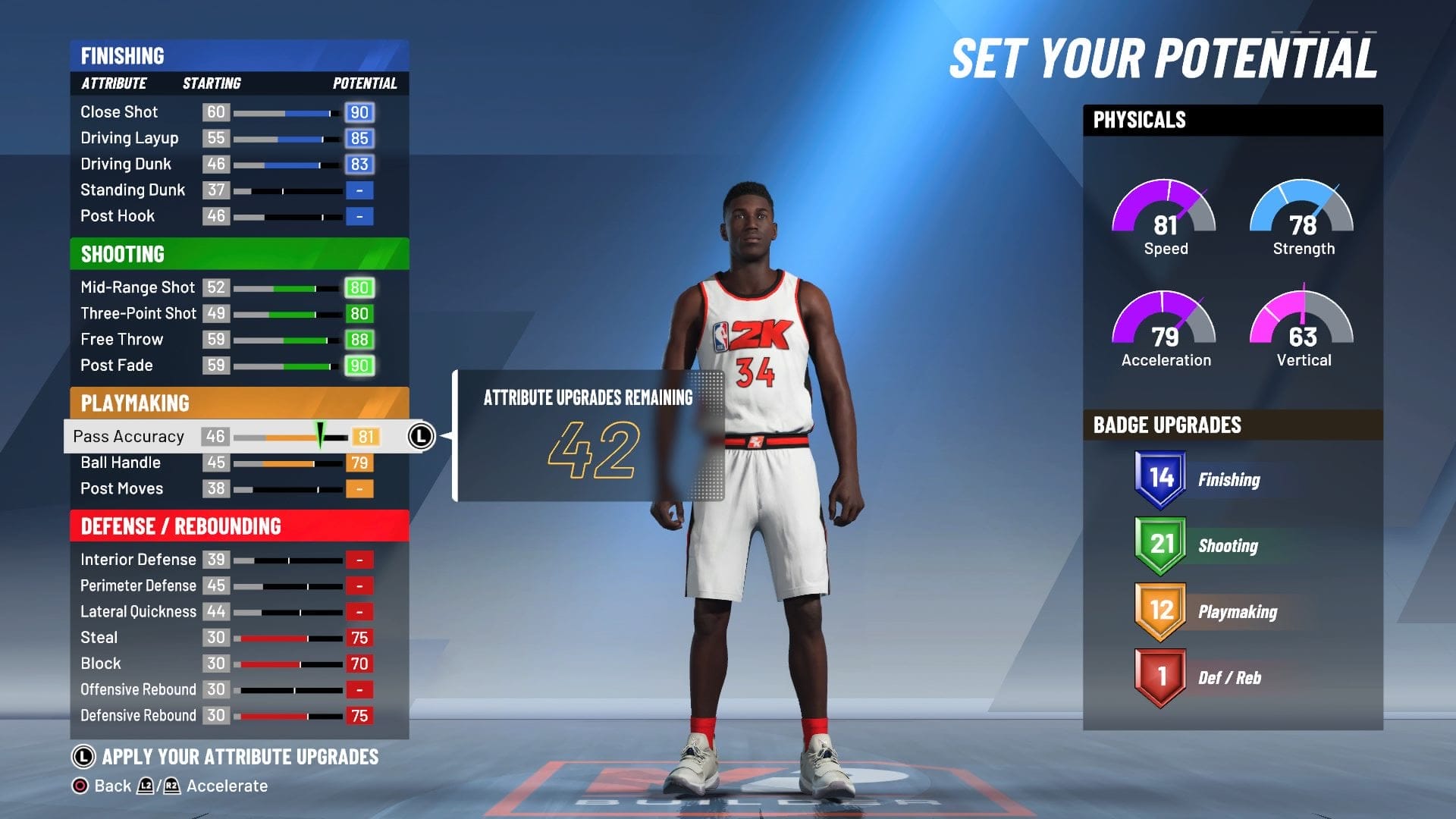Viewport: 1456px width, 819px height.
Task: Pick the Free Throw attribute
Action: 227,339
